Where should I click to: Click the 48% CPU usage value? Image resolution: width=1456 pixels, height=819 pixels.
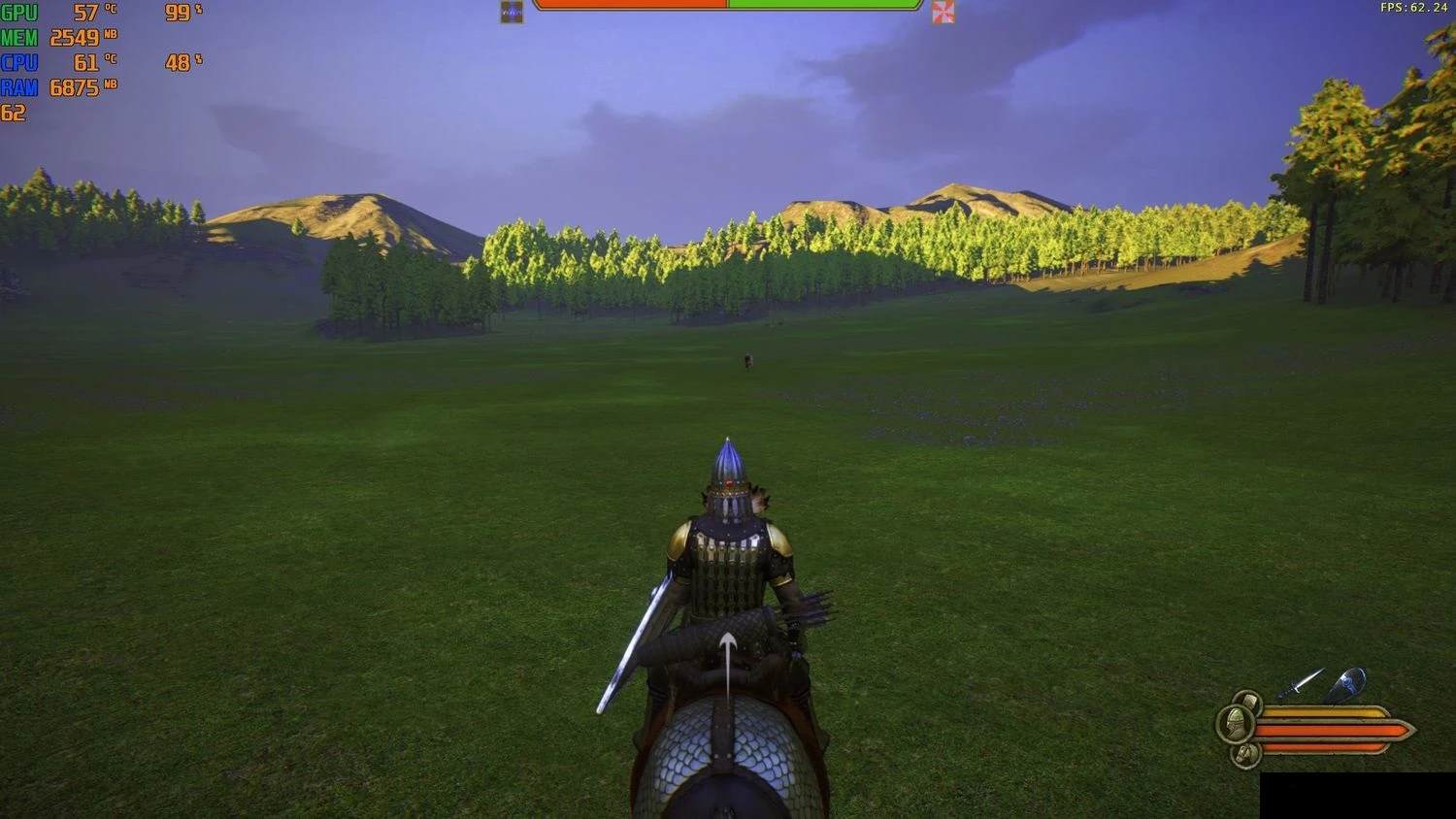coord(178,61)
